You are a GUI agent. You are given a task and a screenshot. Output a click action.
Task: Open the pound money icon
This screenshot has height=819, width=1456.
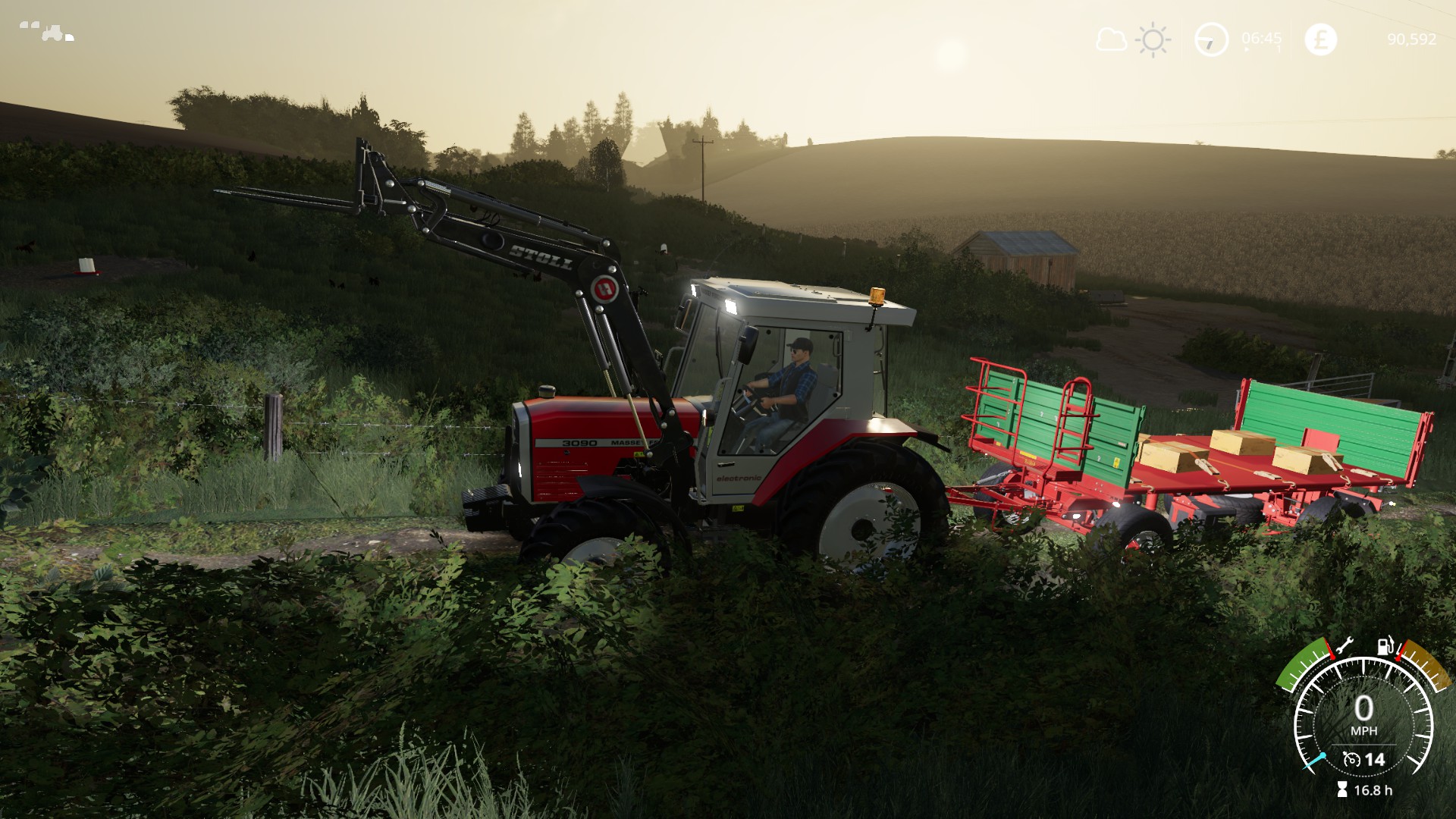point(1320,39)
